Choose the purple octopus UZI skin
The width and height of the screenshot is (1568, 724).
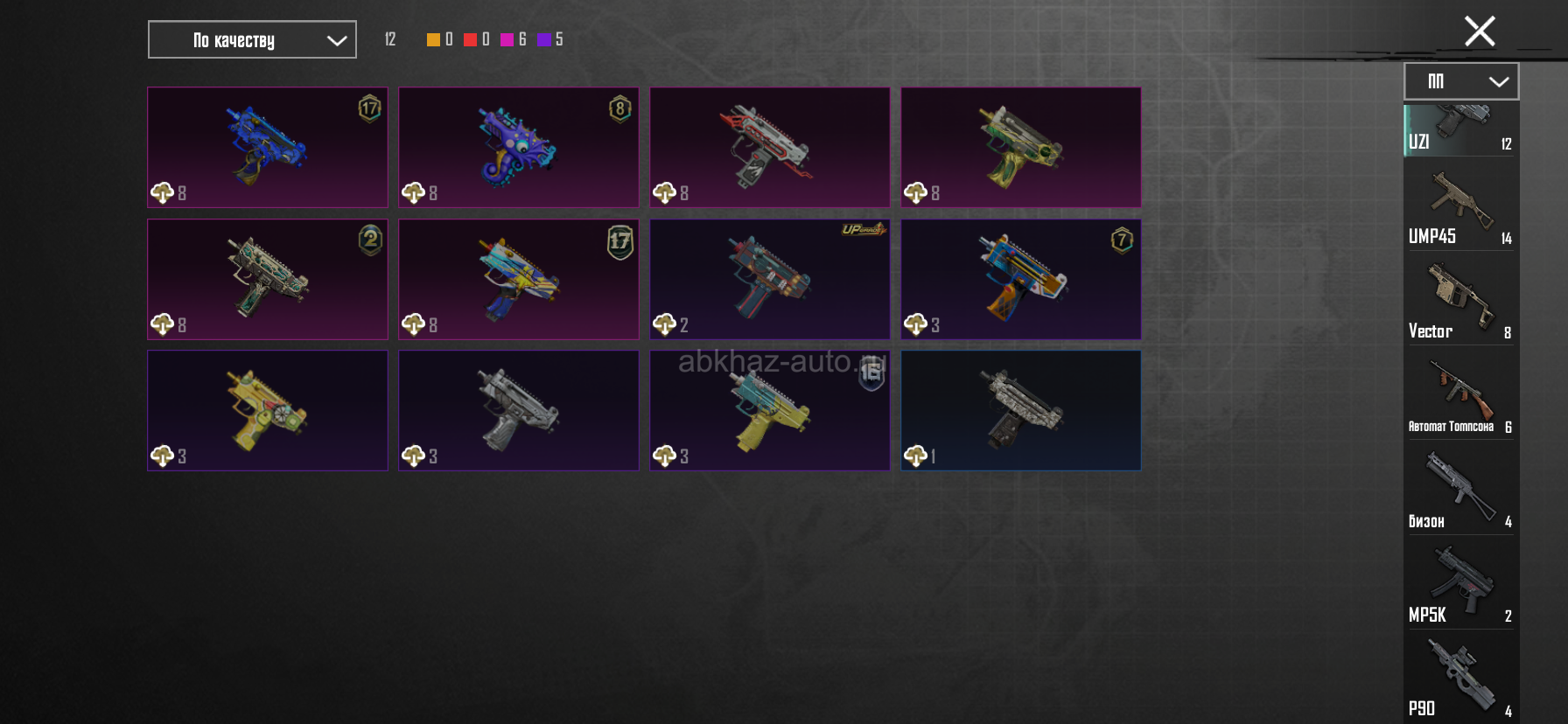pyautogui.click(x=518, y=147)
